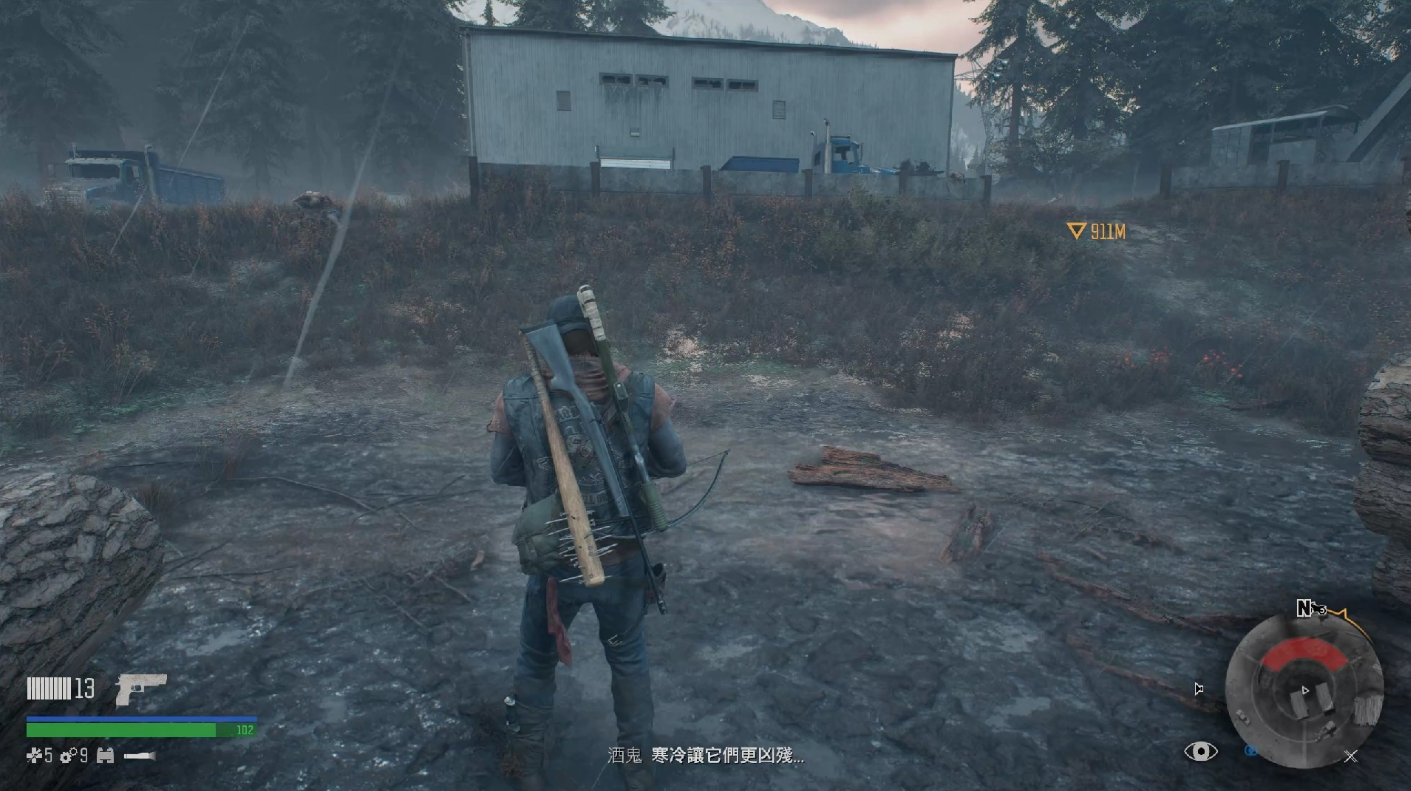Click the speaker noise icon beside minimap
This screenshot has height=791, width=1411.
(1199, 688)
